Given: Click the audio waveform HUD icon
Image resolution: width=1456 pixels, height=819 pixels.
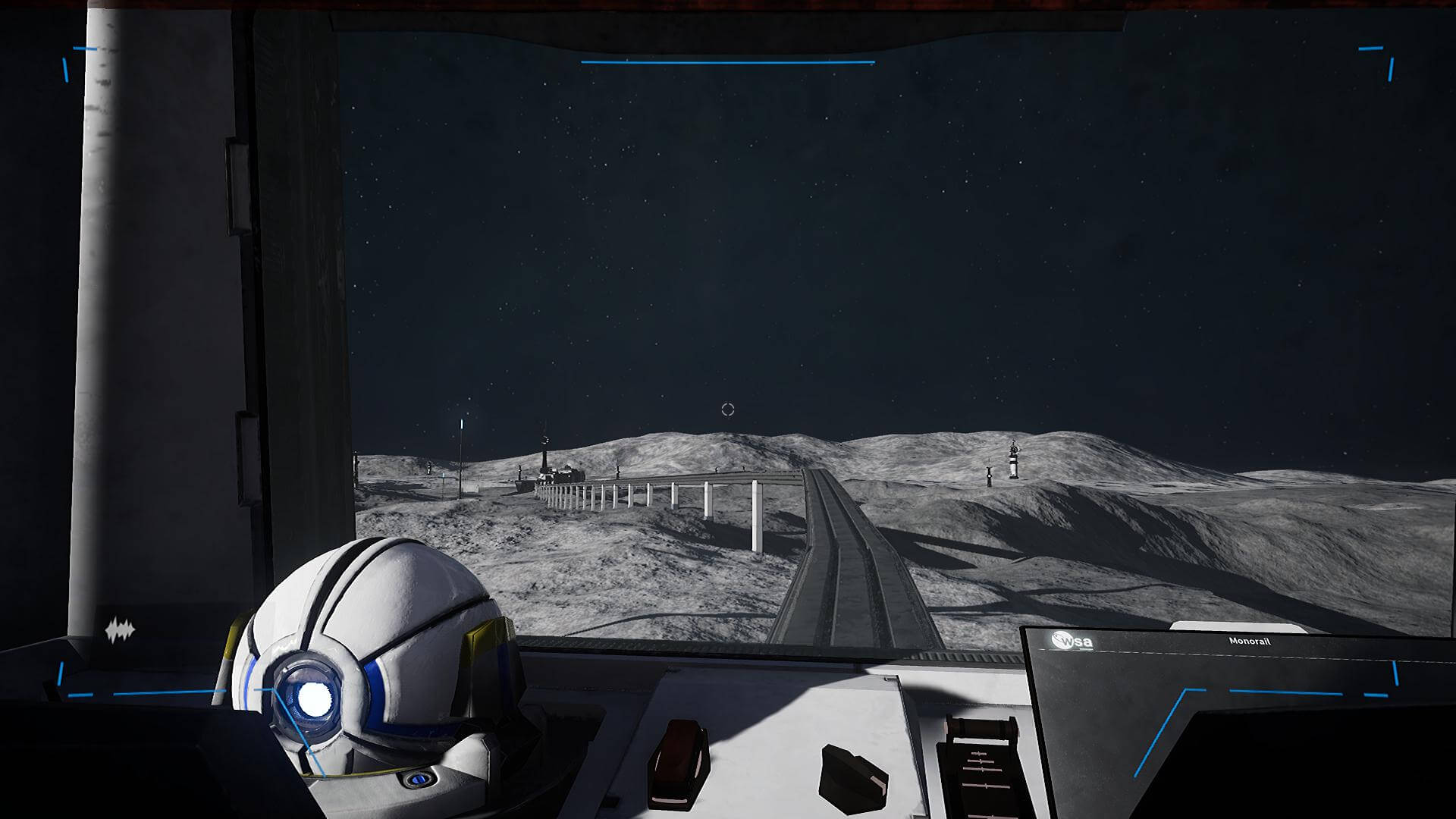Looking at the screenshot, I should click(x=120, y=629).
